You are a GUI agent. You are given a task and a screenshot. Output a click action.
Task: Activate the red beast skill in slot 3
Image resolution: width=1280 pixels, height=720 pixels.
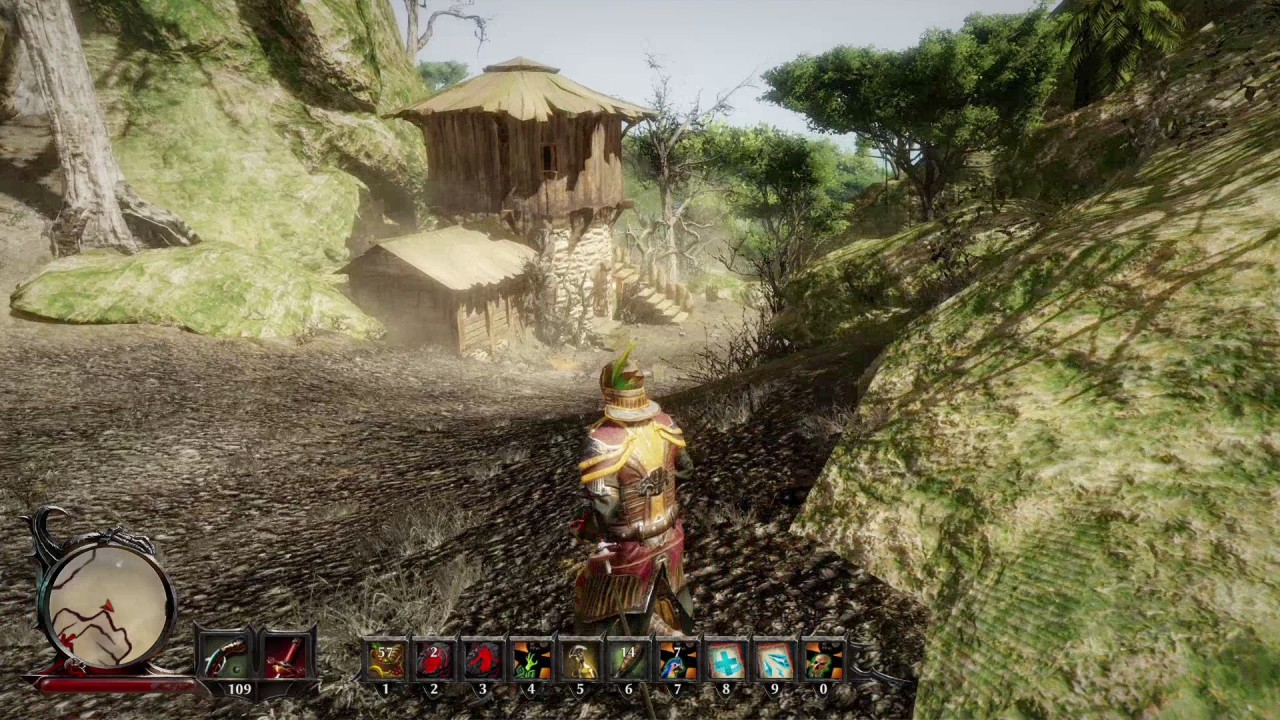[483, 661]
